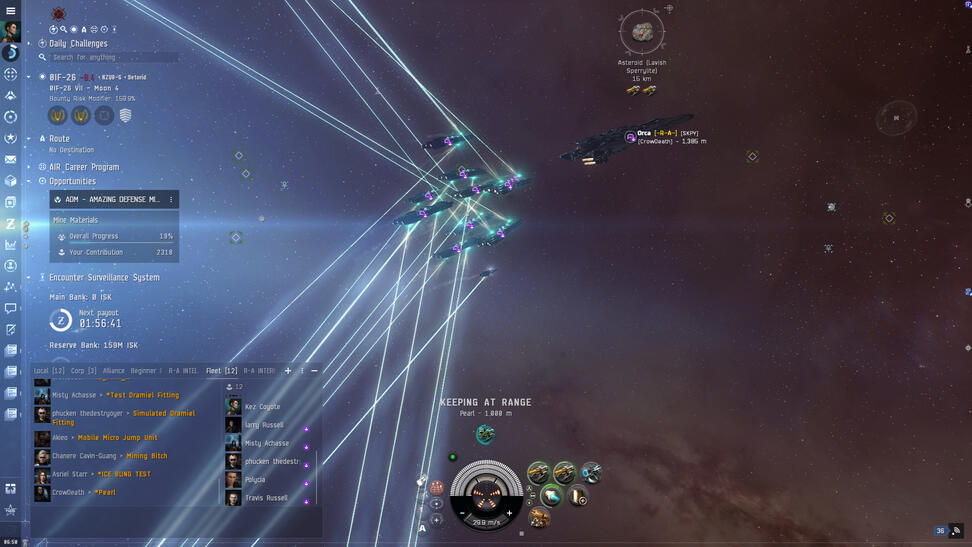Select Kez Coyote in fleet member list
Image resolution: width=972 pixels, height=547 pixels.
pyautogui.click(x=263, y=407)
